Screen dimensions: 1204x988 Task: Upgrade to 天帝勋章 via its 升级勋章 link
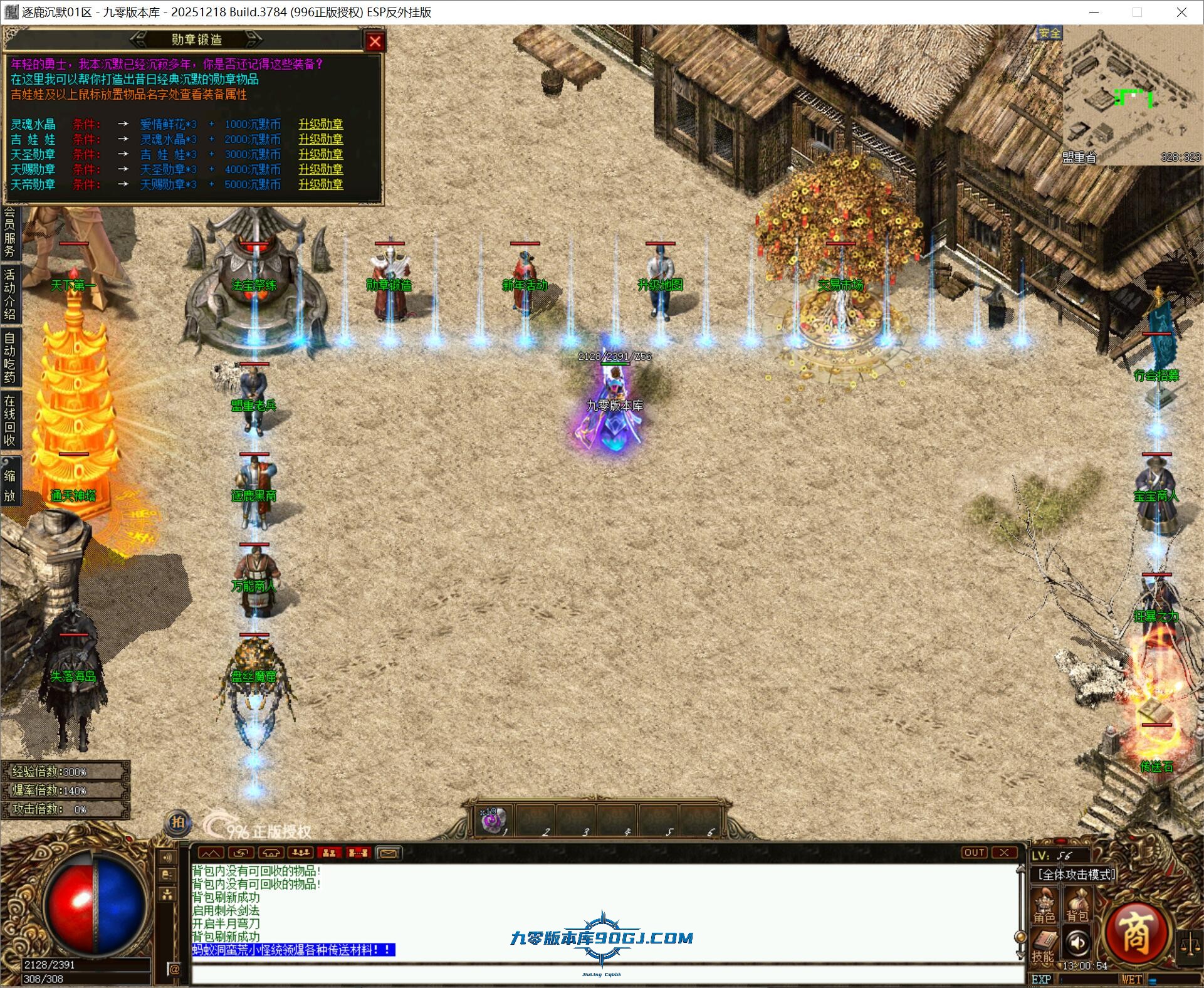(320, 184)
